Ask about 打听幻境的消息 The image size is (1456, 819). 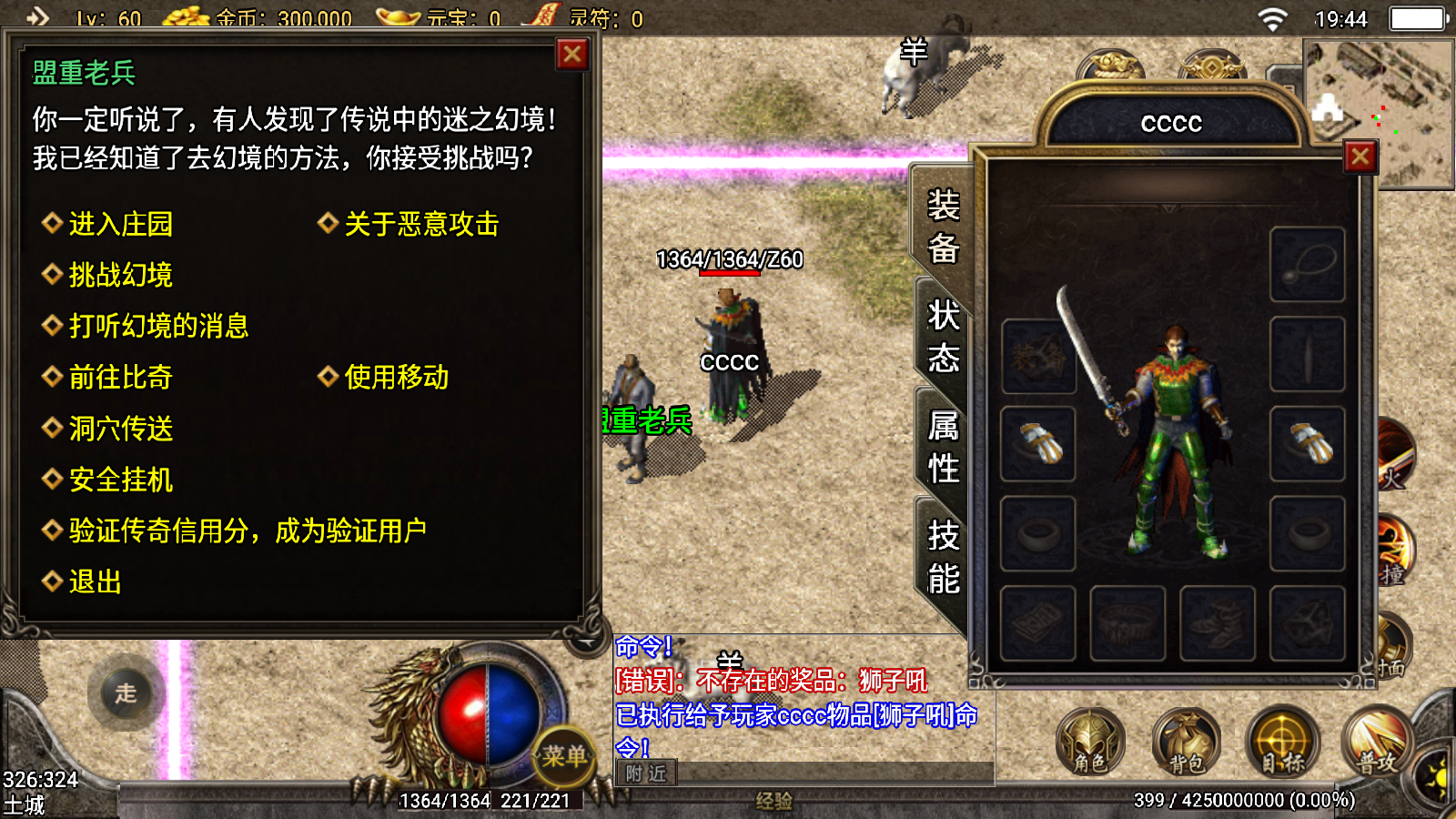pos(158,326)
